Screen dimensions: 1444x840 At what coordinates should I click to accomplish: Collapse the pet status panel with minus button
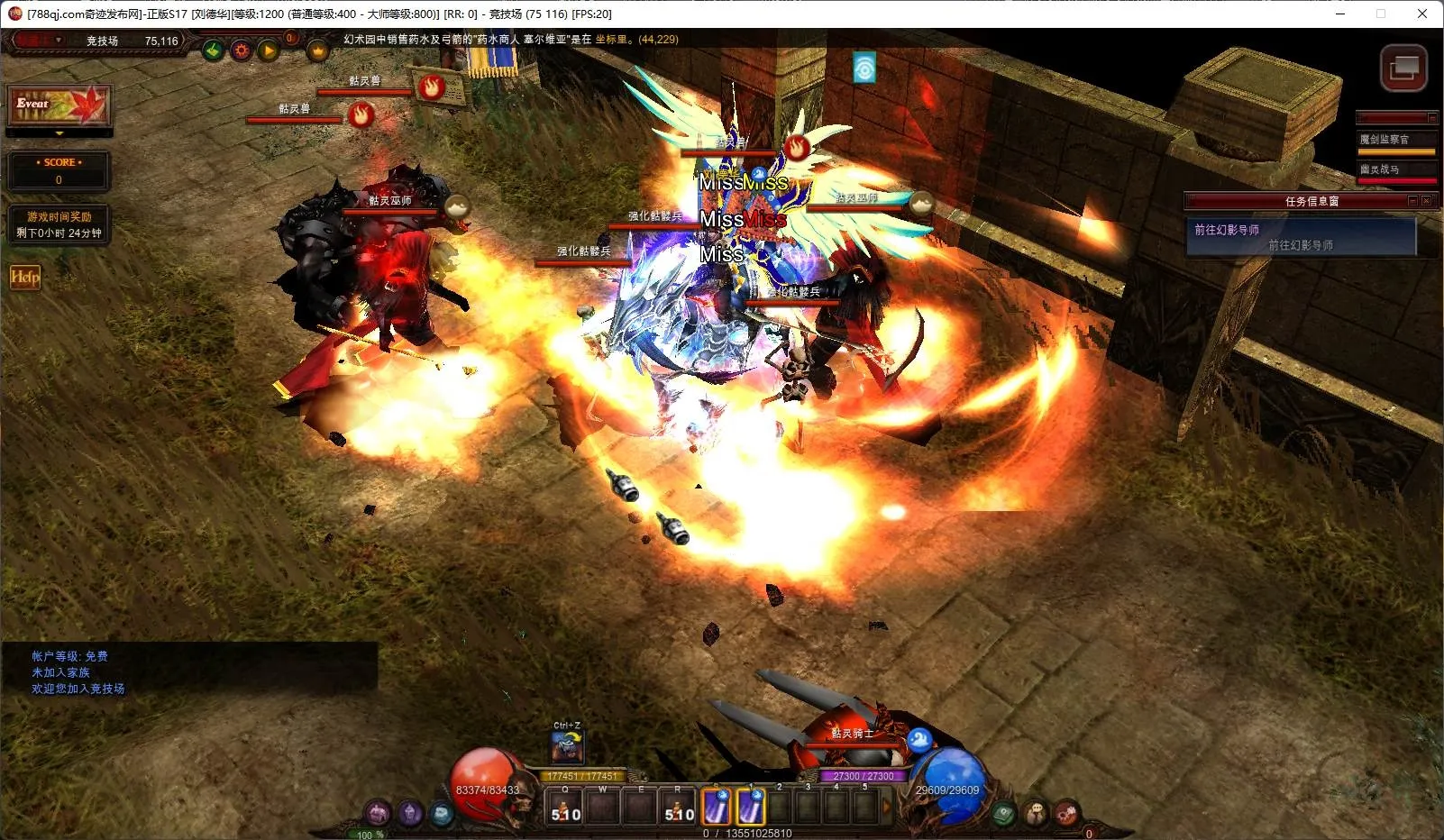coord(1431,117)
